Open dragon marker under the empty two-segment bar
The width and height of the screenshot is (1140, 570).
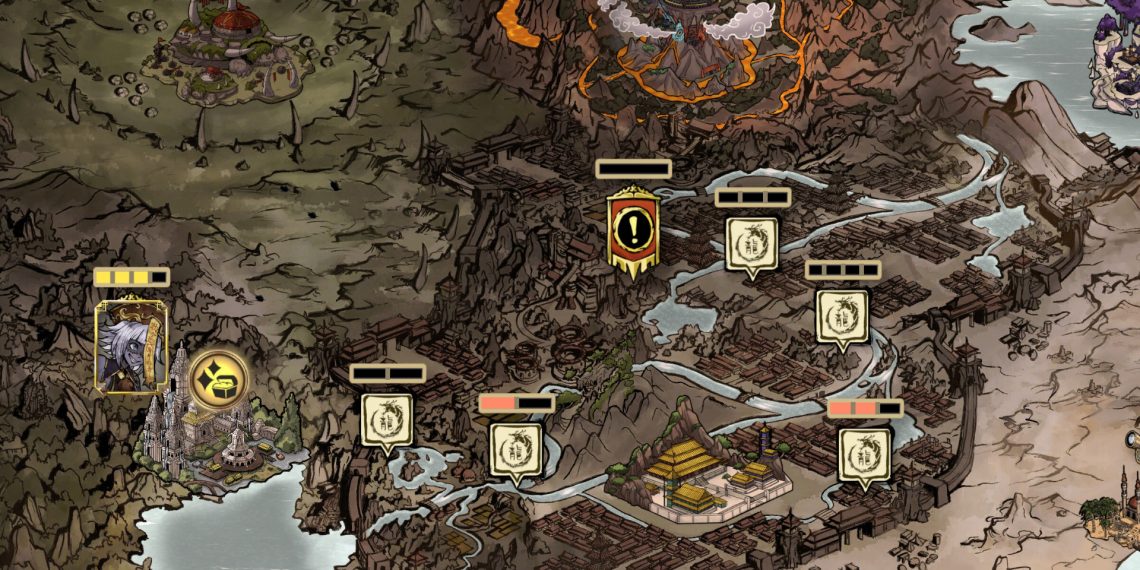click(387, 420)
